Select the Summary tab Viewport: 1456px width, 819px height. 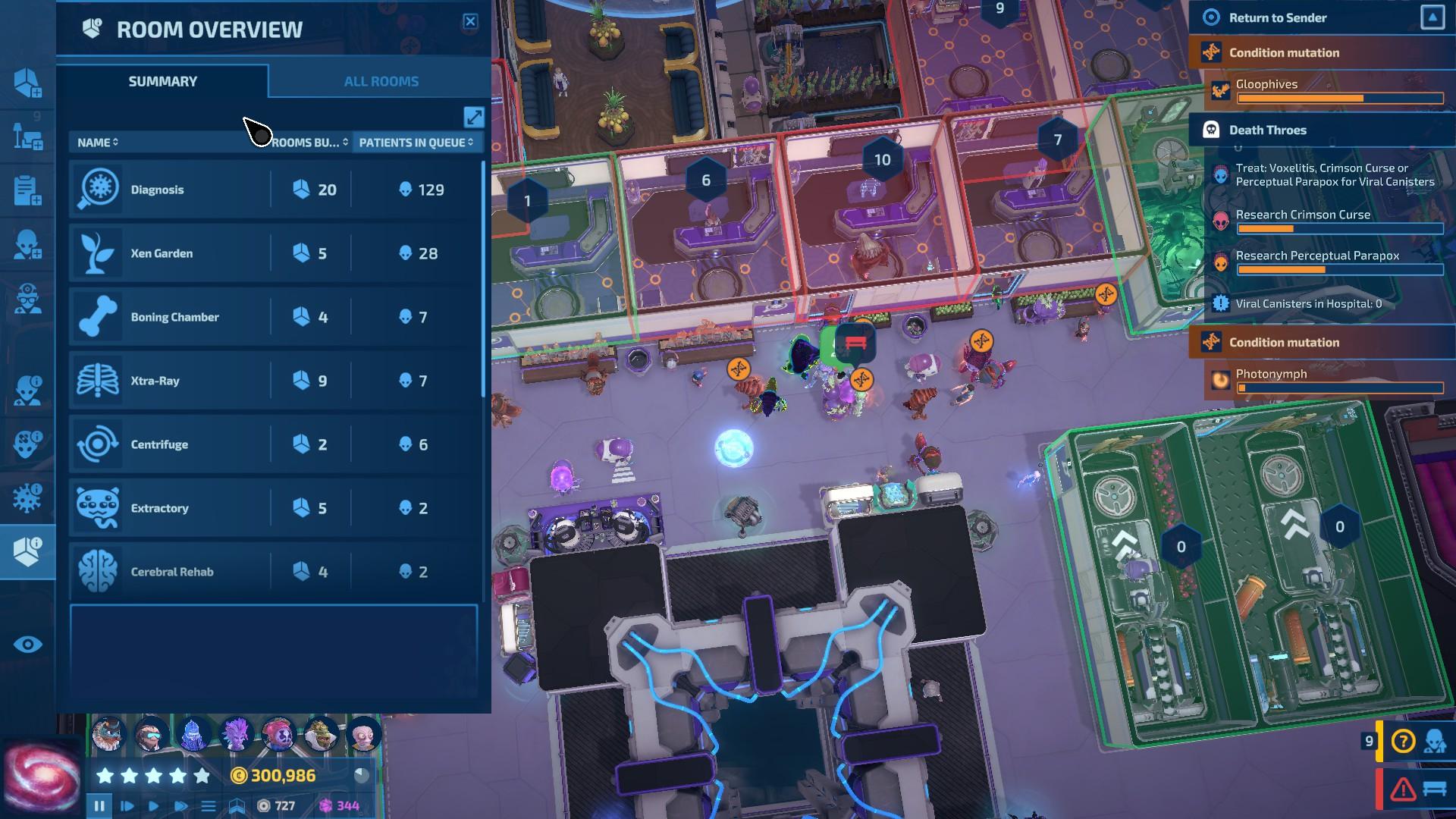162,81
